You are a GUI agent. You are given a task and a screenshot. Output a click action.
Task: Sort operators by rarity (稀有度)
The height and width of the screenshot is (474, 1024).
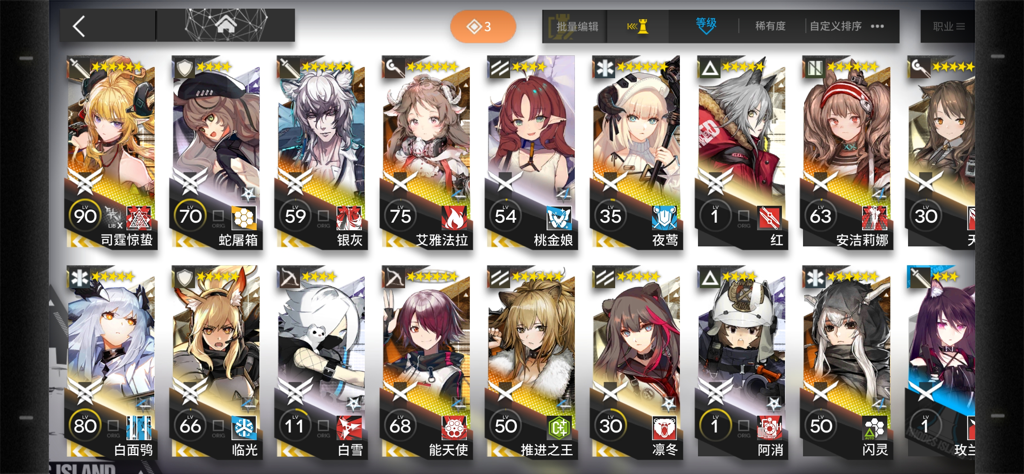pyautogui.click(x=771, y=26)
